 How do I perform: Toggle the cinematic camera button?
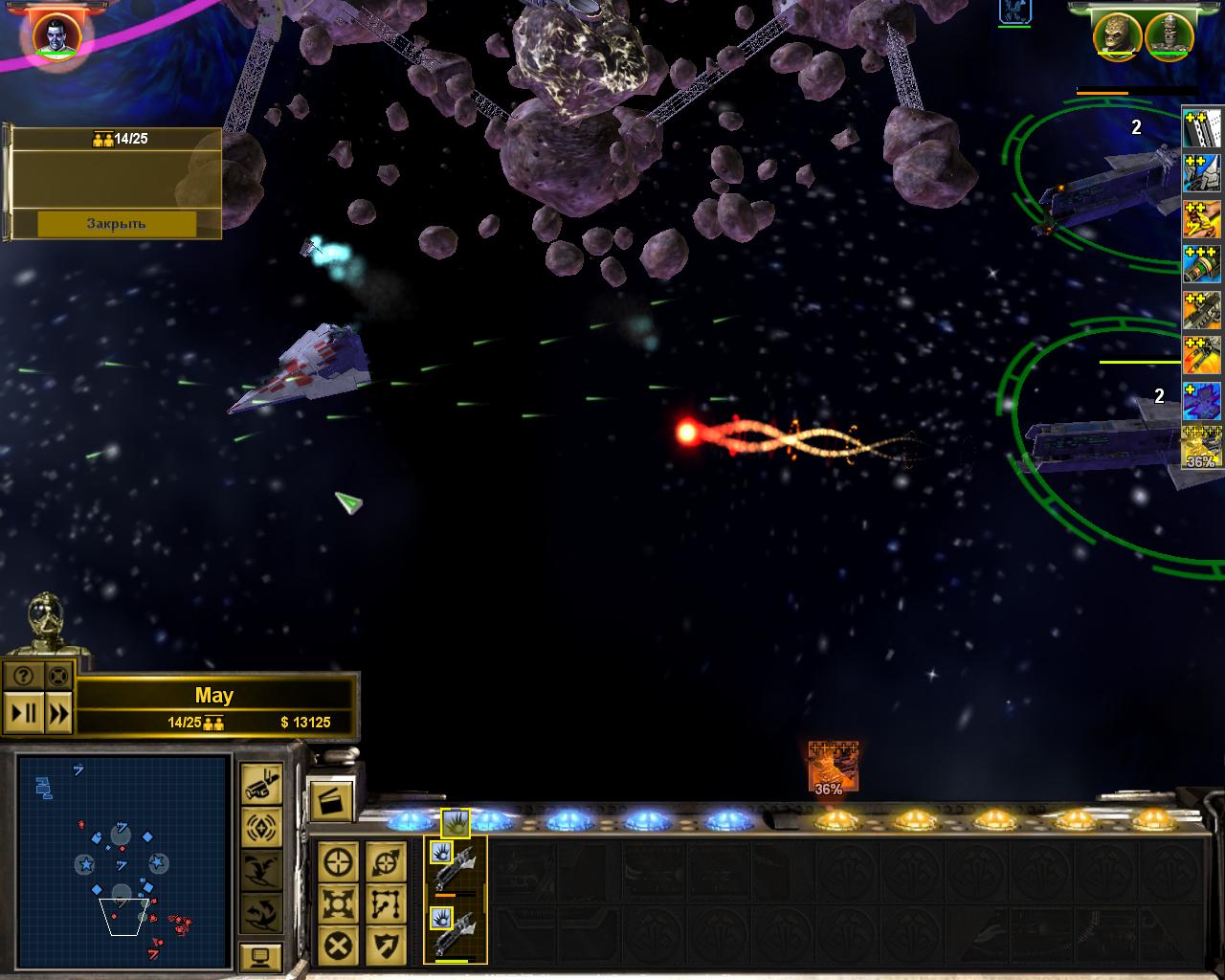pos(261,784)
